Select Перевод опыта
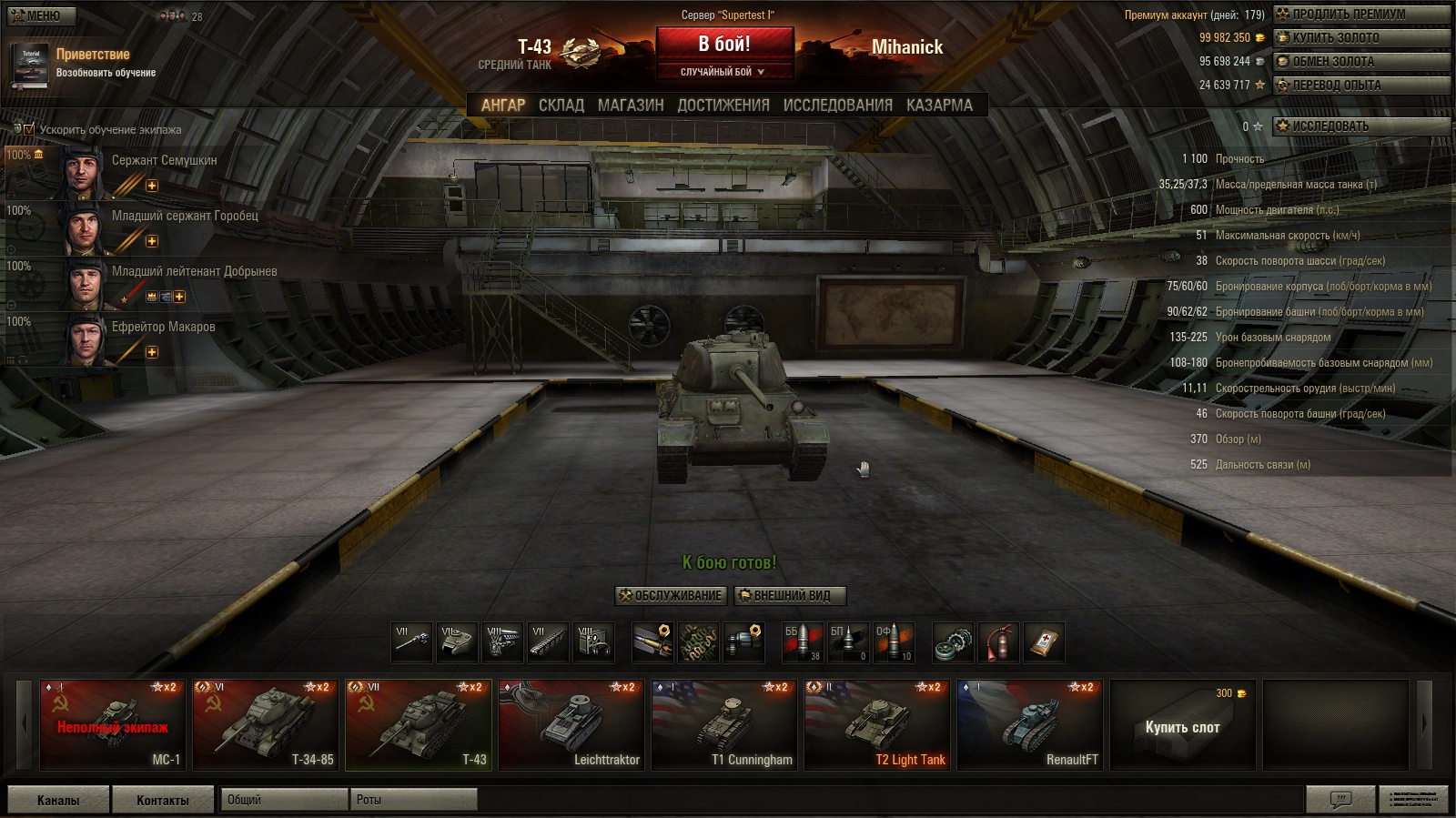This screenshot has width=1456, height=818. pyautogui.click(x=1360, y=86)
